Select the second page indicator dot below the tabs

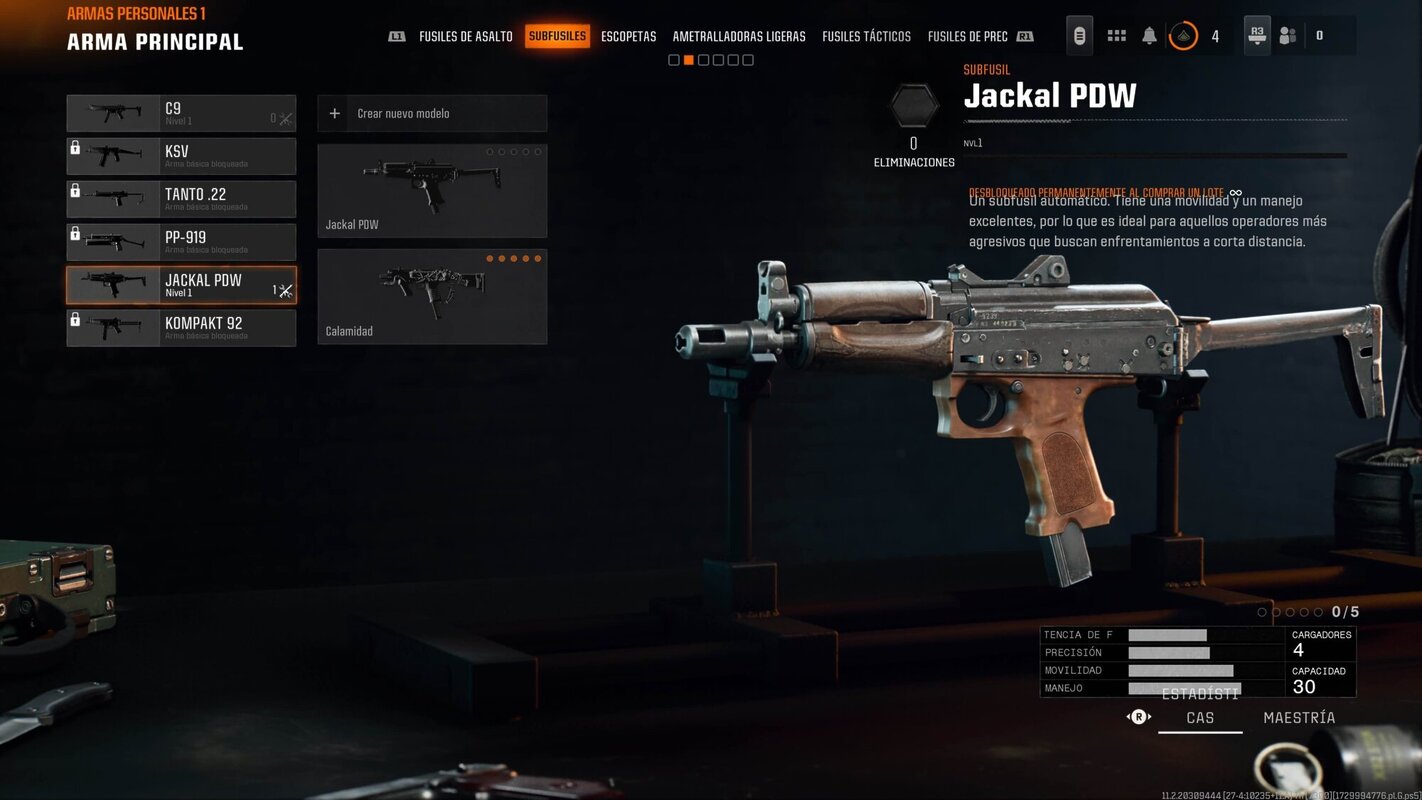click(x=687, y=60)
